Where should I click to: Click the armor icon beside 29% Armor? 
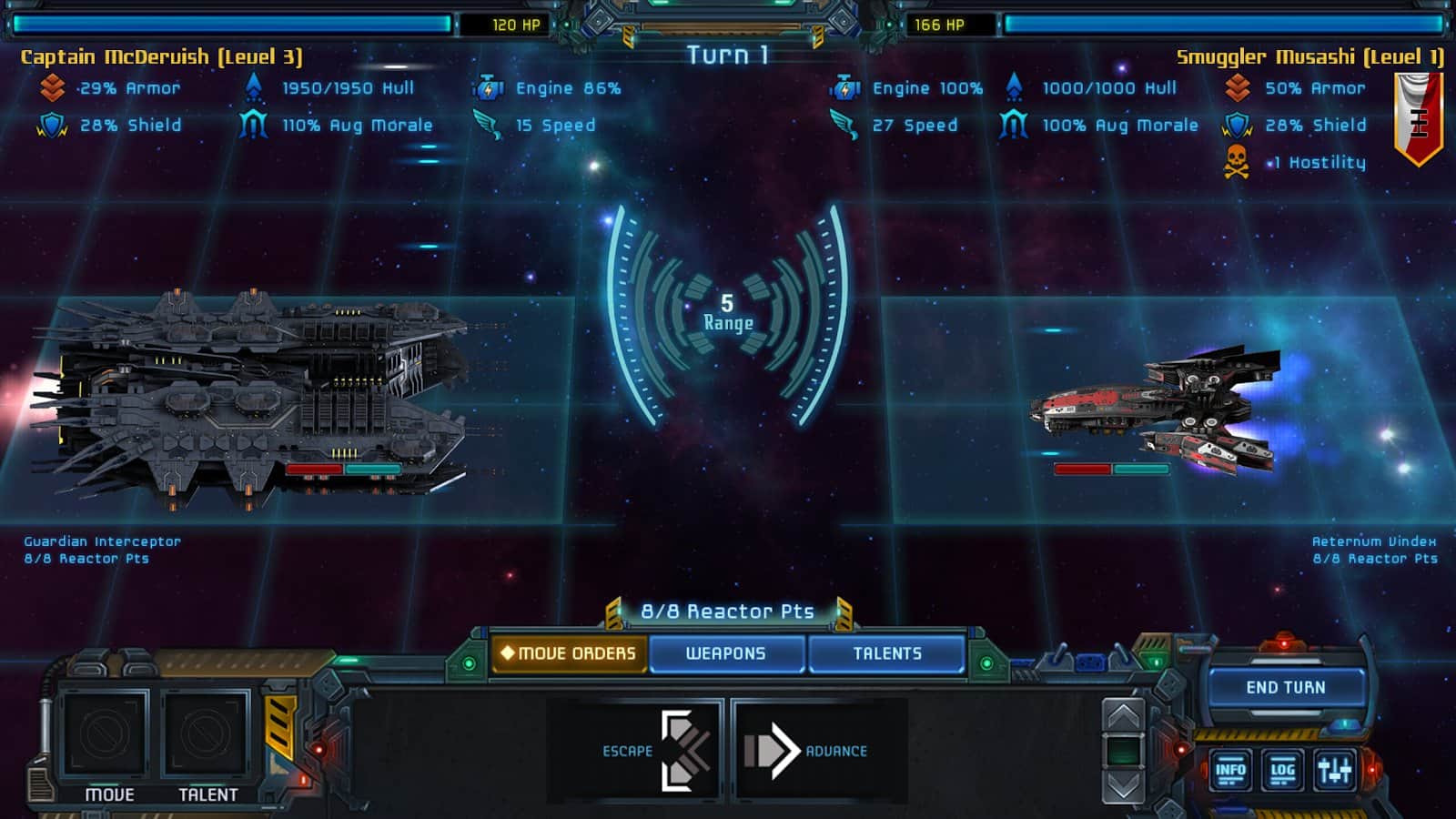coord(53,88)
